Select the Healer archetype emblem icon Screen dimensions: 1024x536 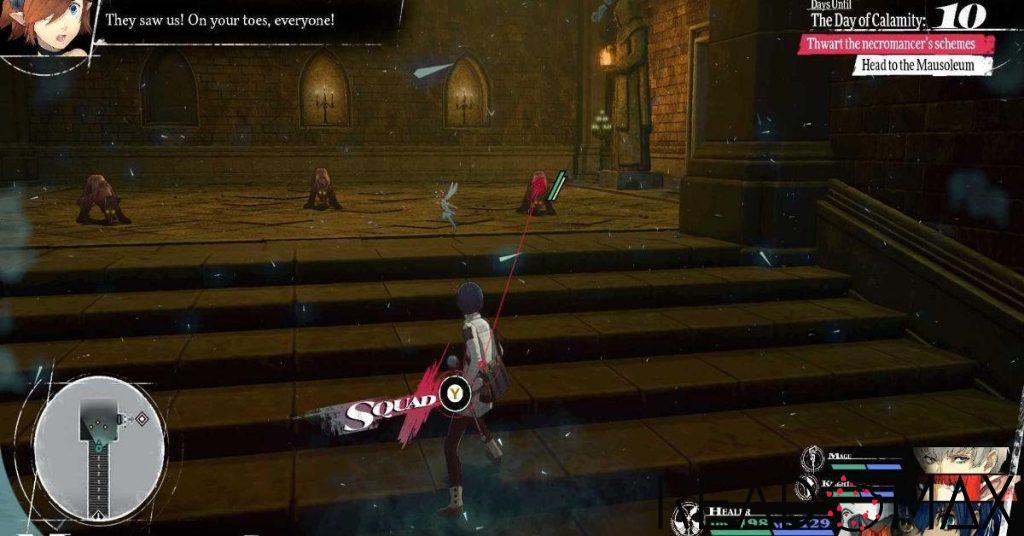(x=688, y=516)
